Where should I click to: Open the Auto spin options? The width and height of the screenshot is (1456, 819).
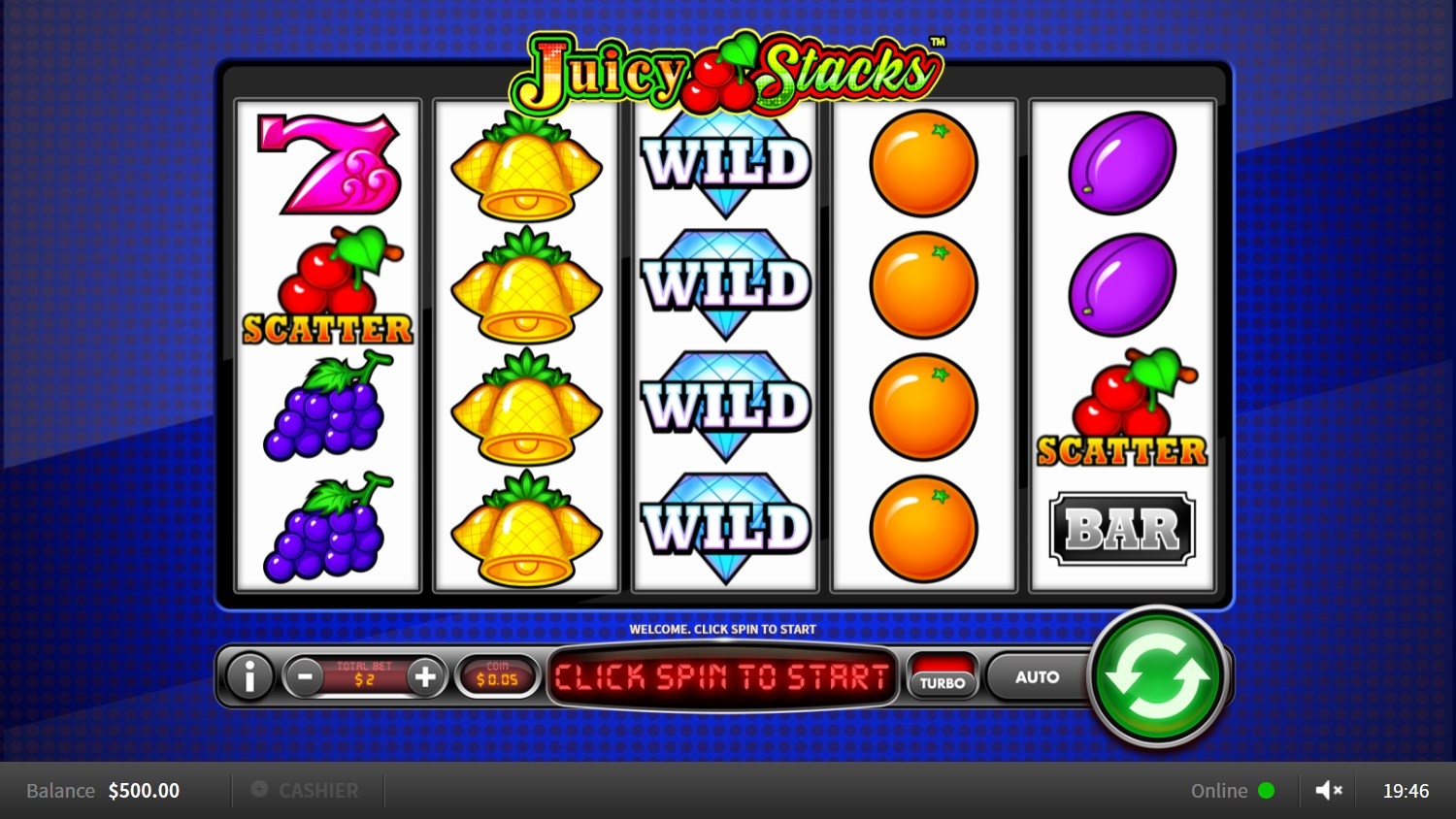(x=1037, y=676)
